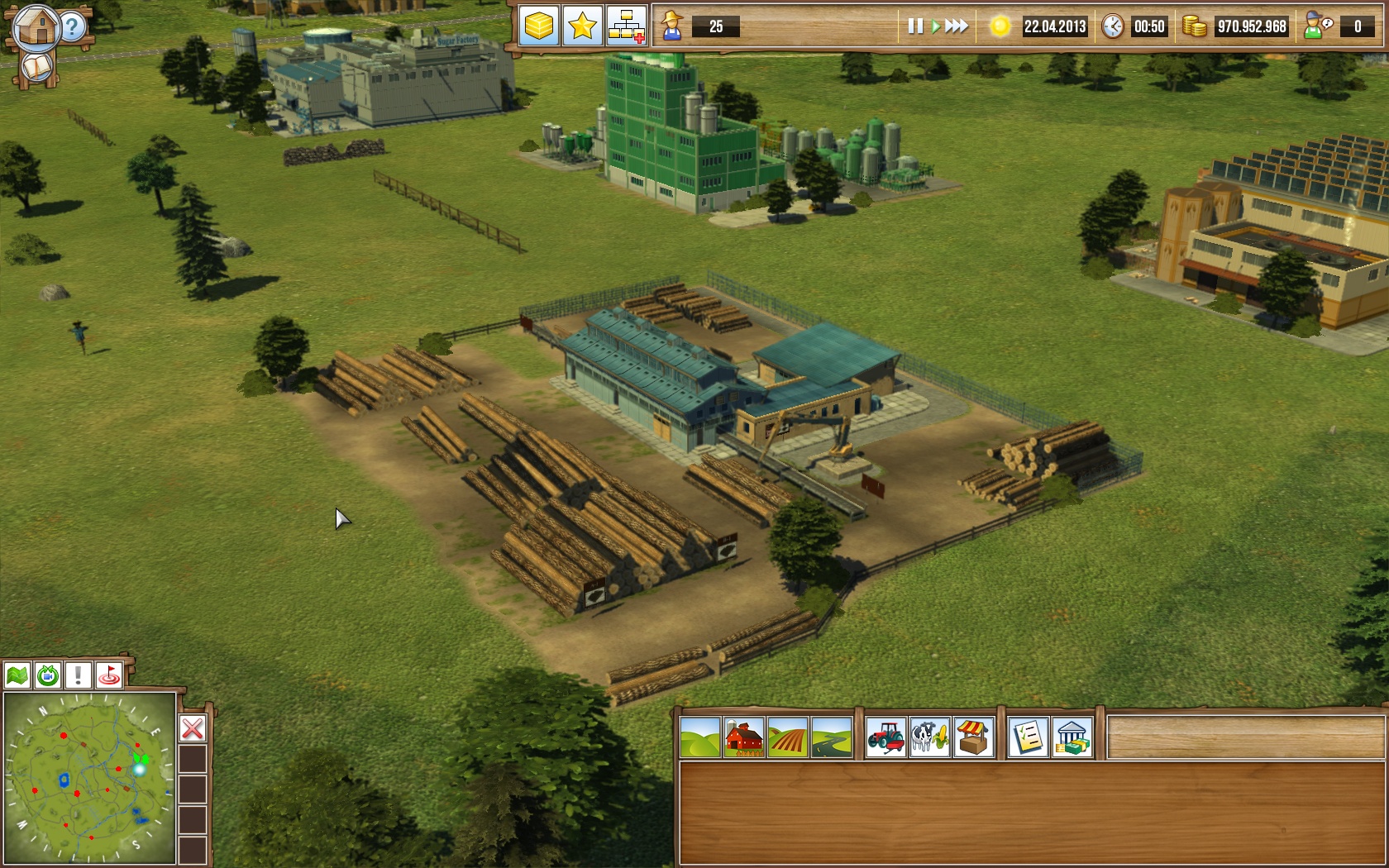
Task: Click the minimap to move the camera
Action: click(x=89, y=777)
